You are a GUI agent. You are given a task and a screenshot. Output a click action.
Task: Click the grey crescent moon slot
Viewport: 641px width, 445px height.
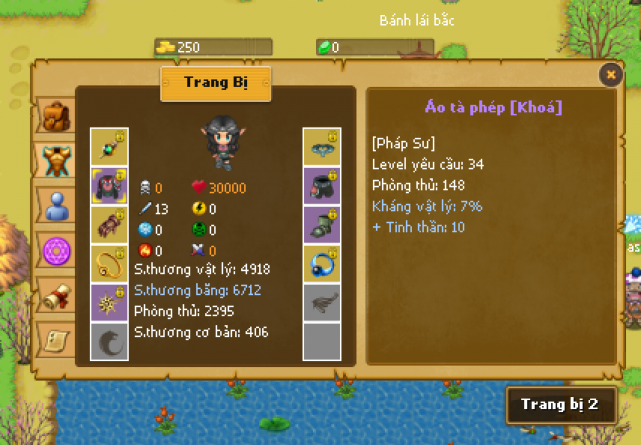(x=109, y=341)
